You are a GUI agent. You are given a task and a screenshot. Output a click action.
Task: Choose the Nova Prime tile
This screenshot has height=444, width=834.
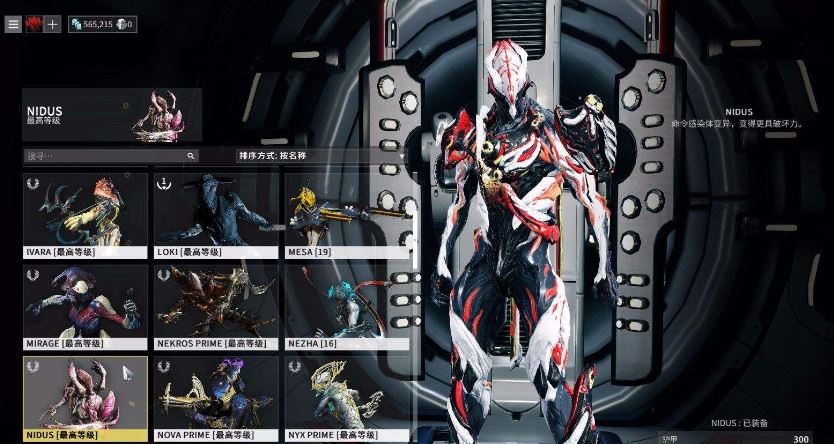tap(215, 398)
